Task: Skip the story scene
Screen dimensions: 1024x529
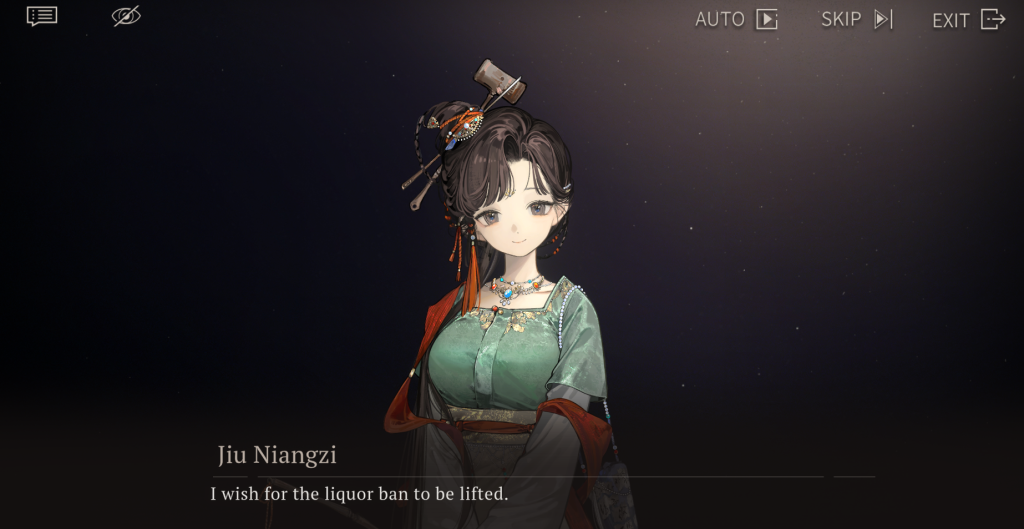Action: 856,19
